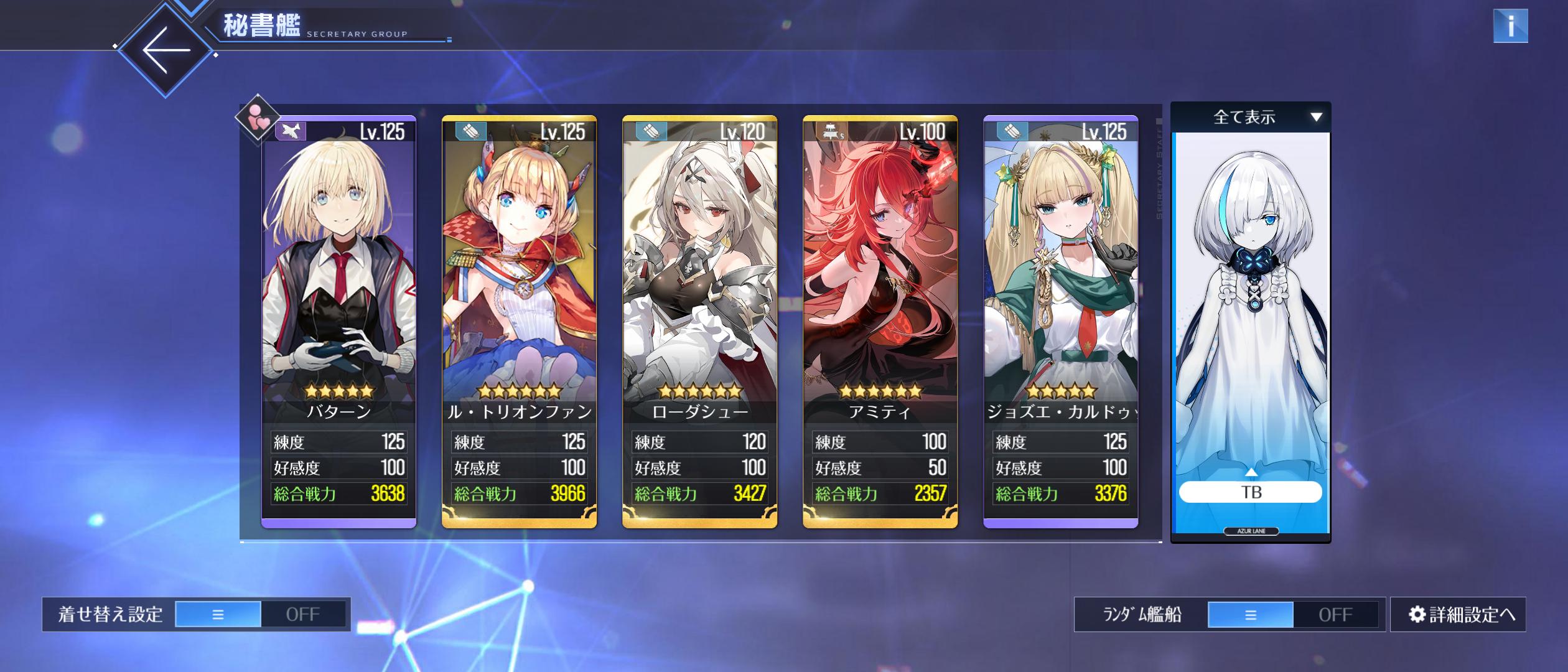Select the アミティ ship card

point(880,280)
